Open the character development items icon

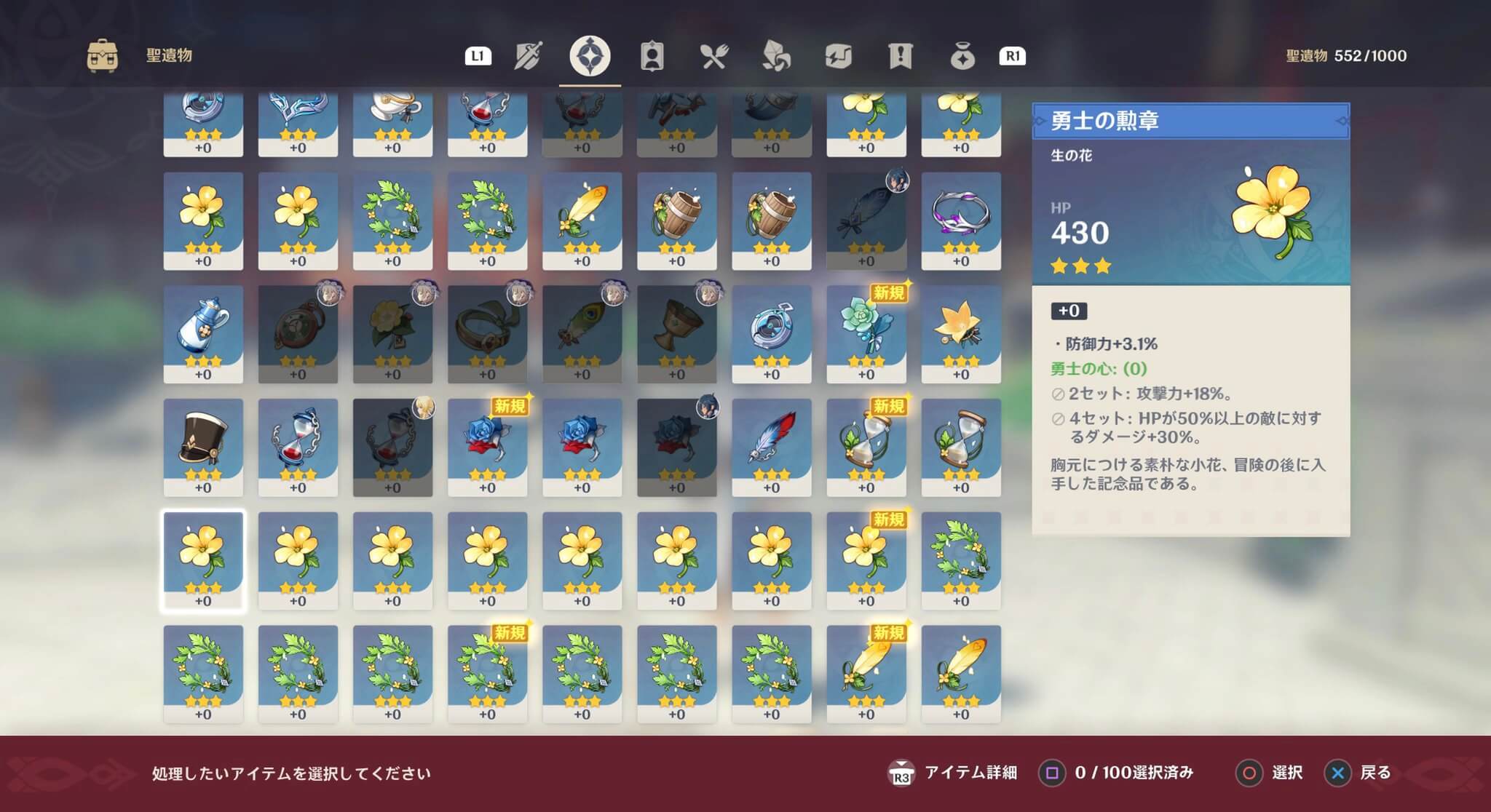[x=653, y=56]
